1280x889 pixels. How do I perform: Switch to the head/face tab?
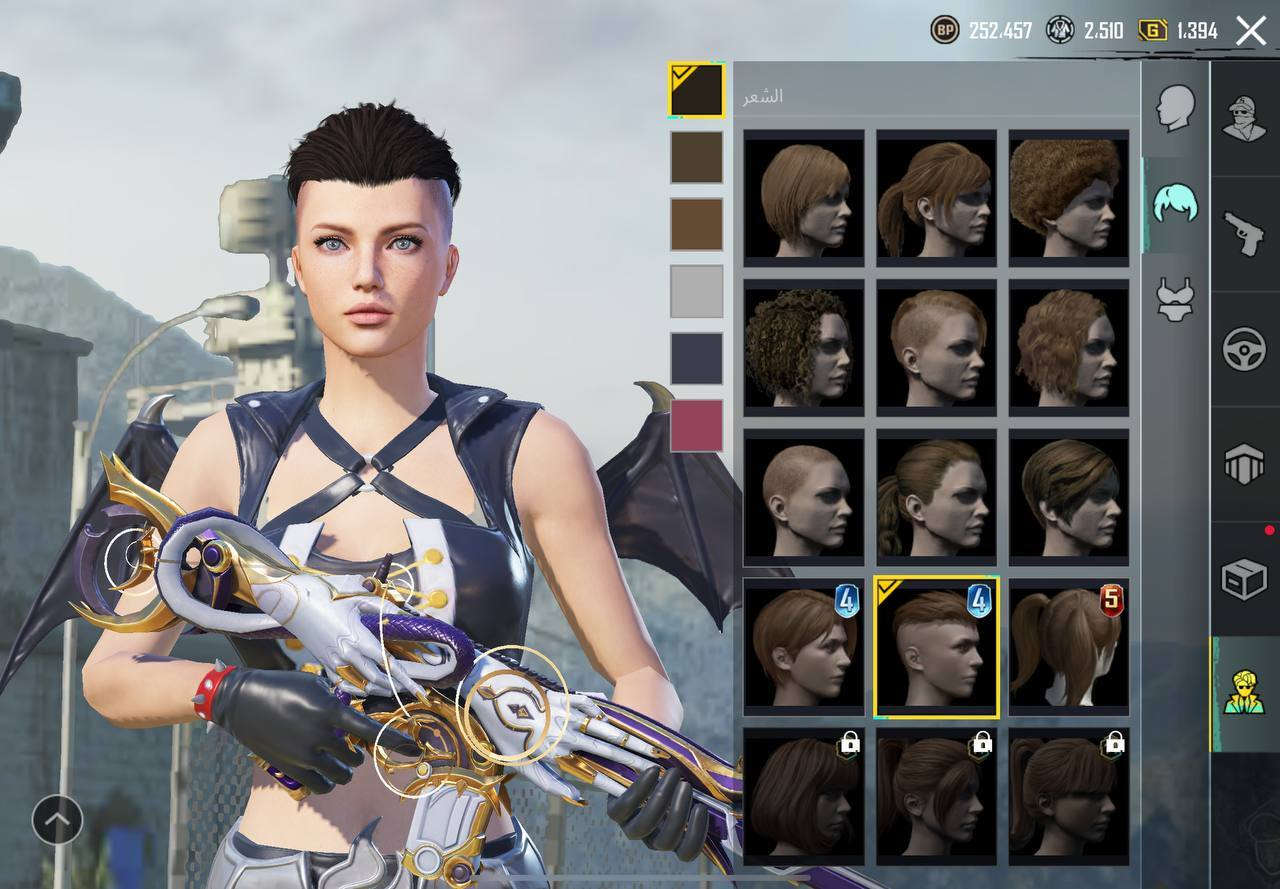1176,108
